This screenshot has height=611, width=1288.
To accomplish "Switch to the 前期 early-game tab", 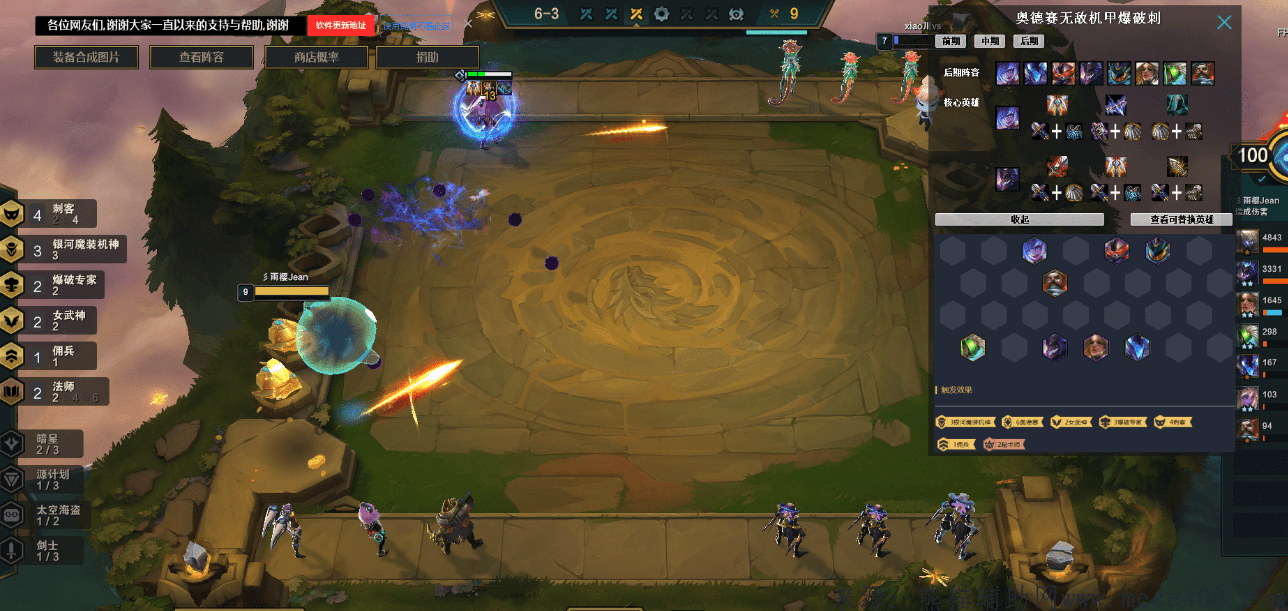I will (950, 42).
